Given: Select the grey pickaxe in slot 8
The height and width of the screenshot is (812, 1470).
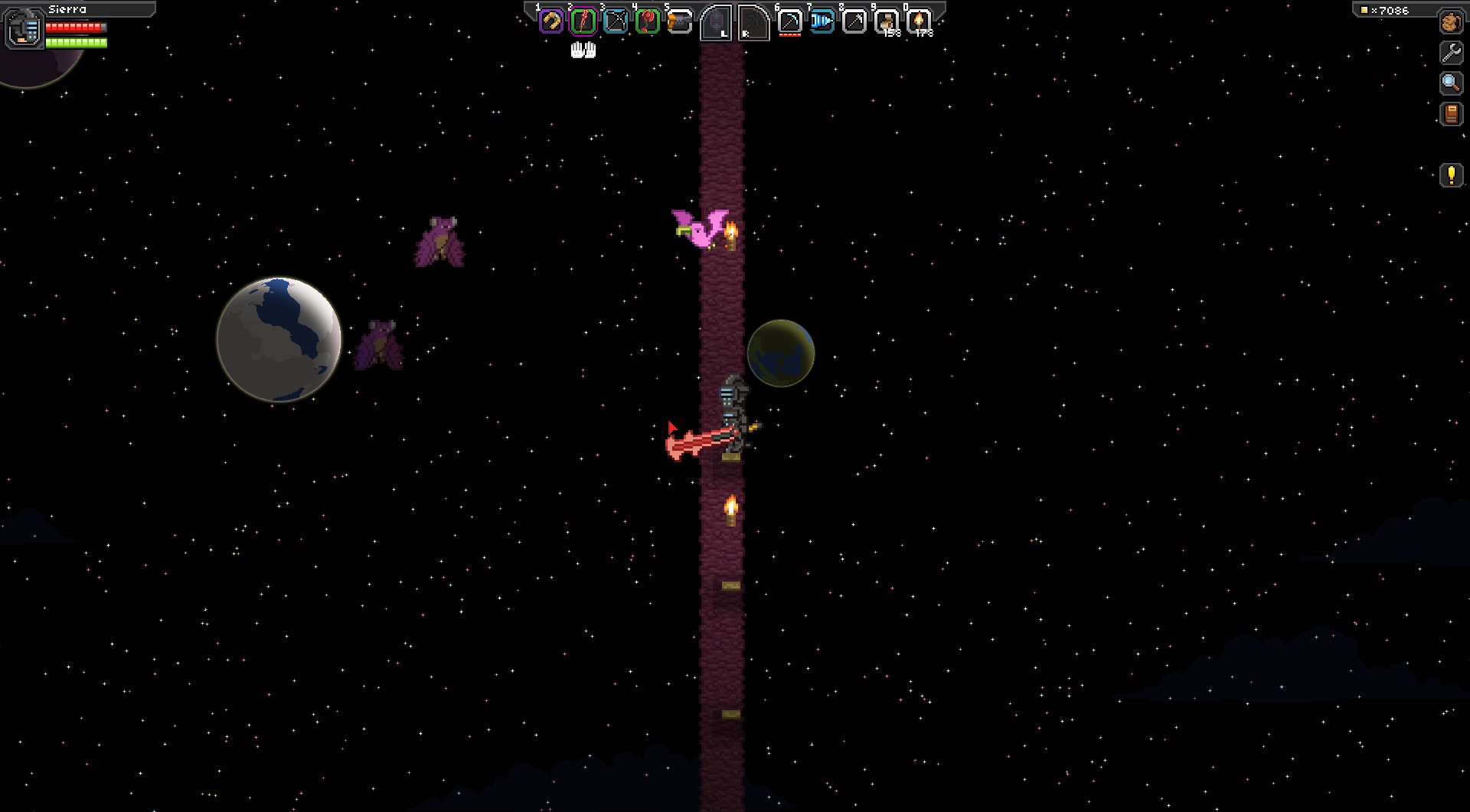Looking at the screenshot, I should (854, 21).
